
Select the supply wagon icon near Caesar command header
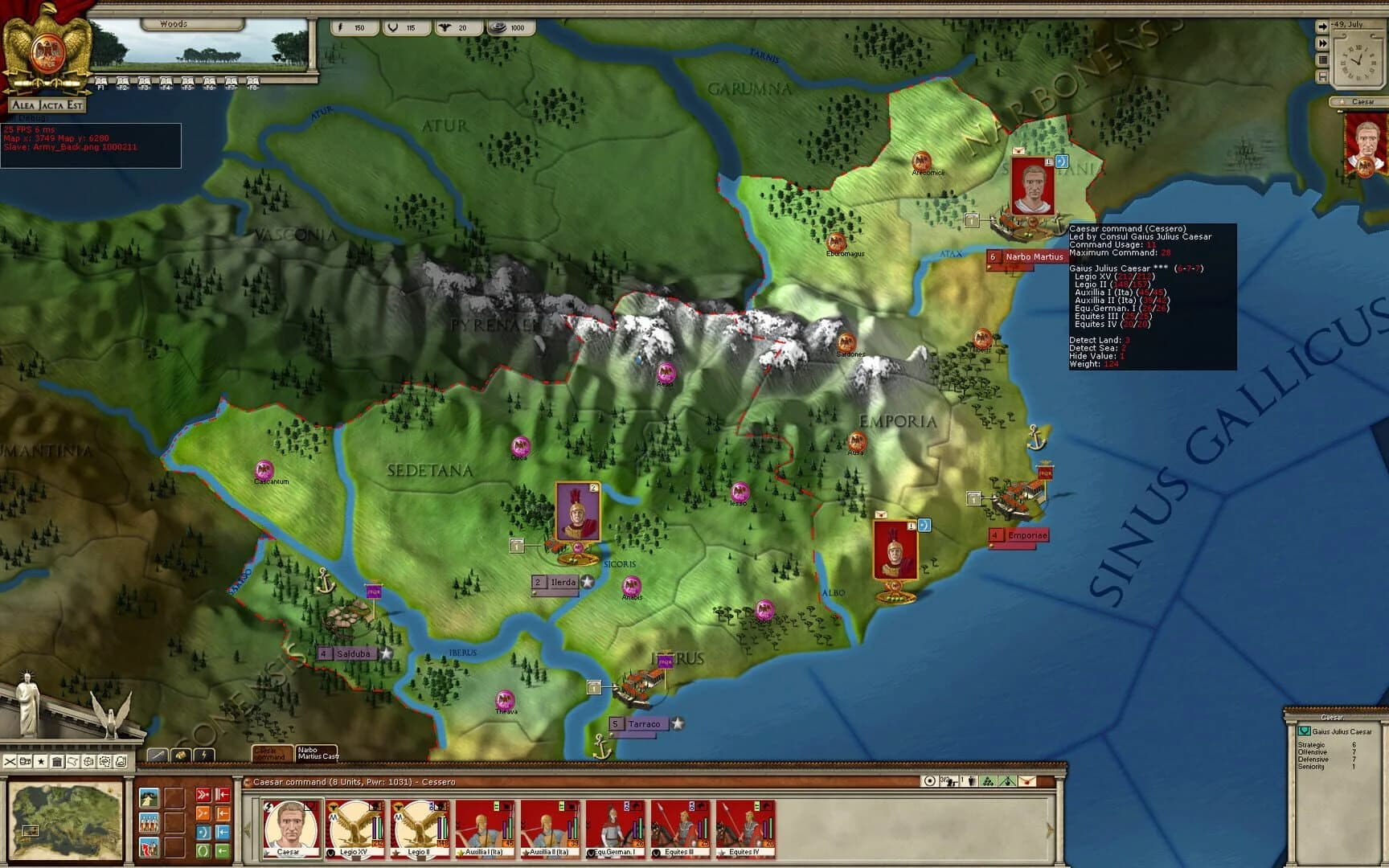pos(949,781)
